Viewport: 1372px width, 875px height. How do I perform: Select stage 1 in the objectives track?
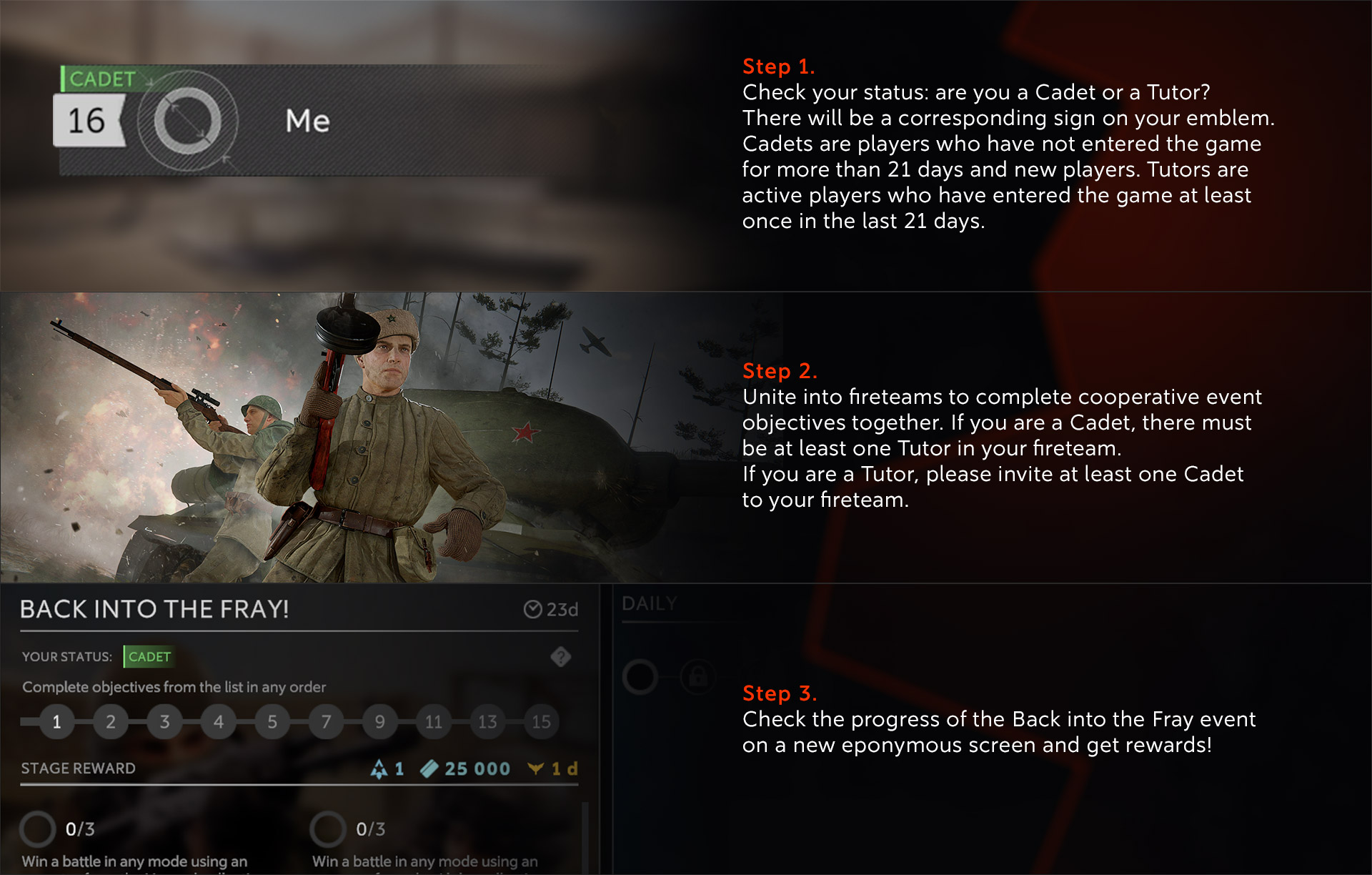pyautogui.click(x=57, y=722)
